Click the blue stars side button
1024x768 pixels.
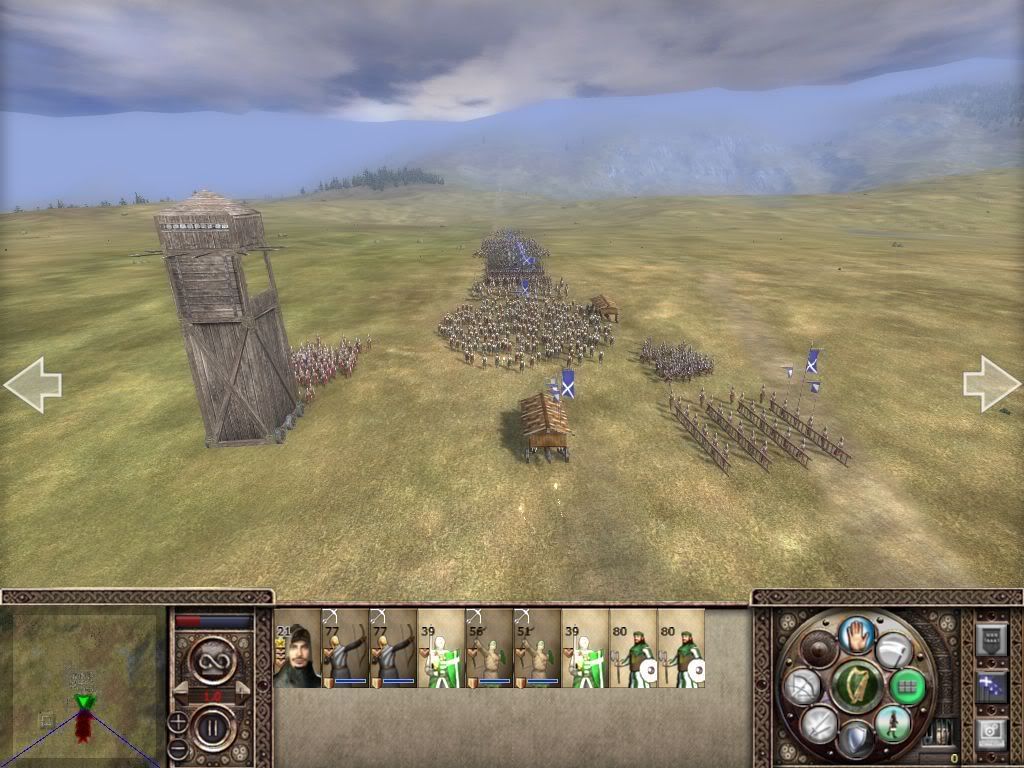coord(991,687)
